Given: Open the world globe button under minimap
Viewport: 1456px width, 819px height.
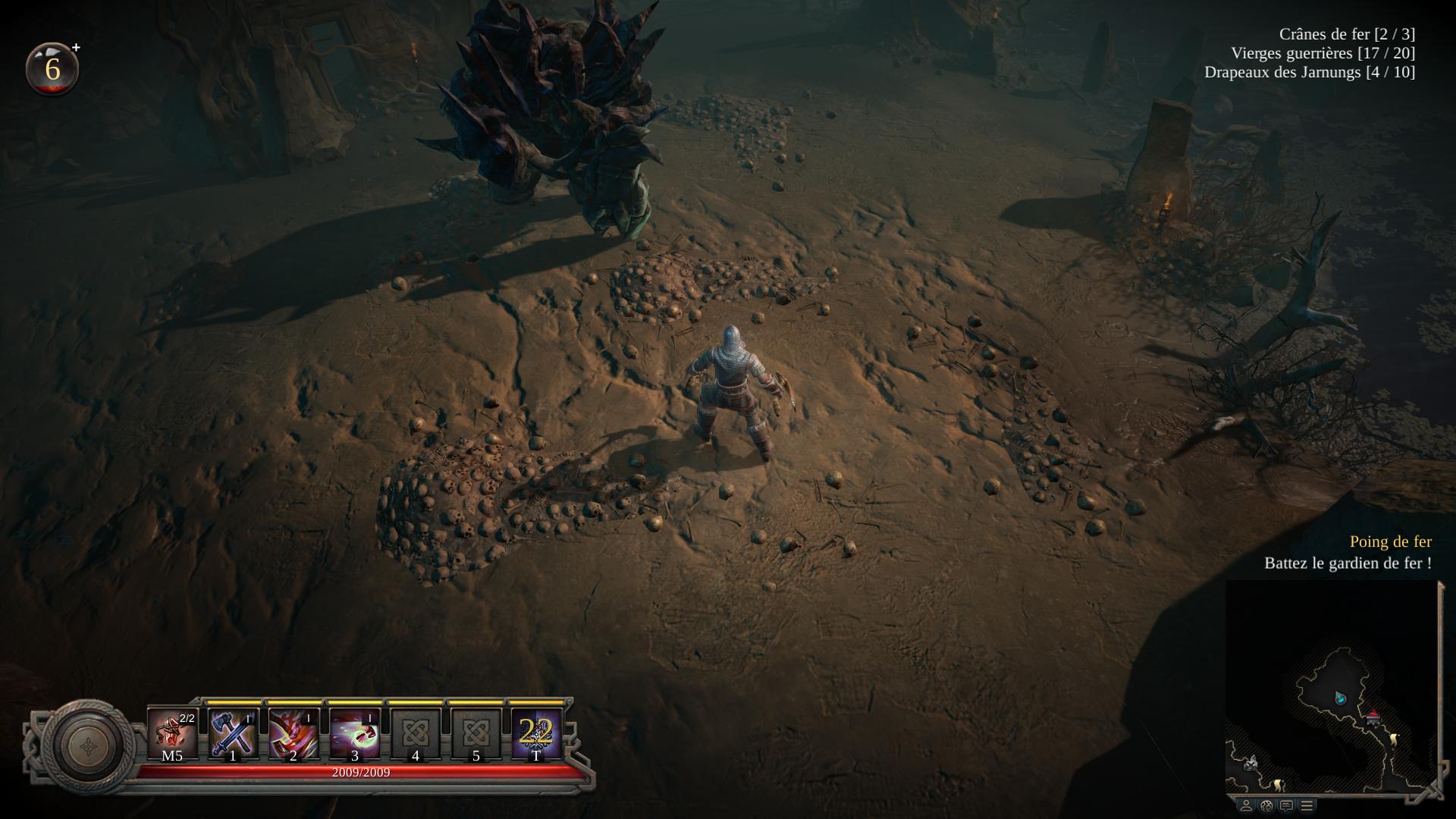Looking at the screenshot, I should (1266, 805).
